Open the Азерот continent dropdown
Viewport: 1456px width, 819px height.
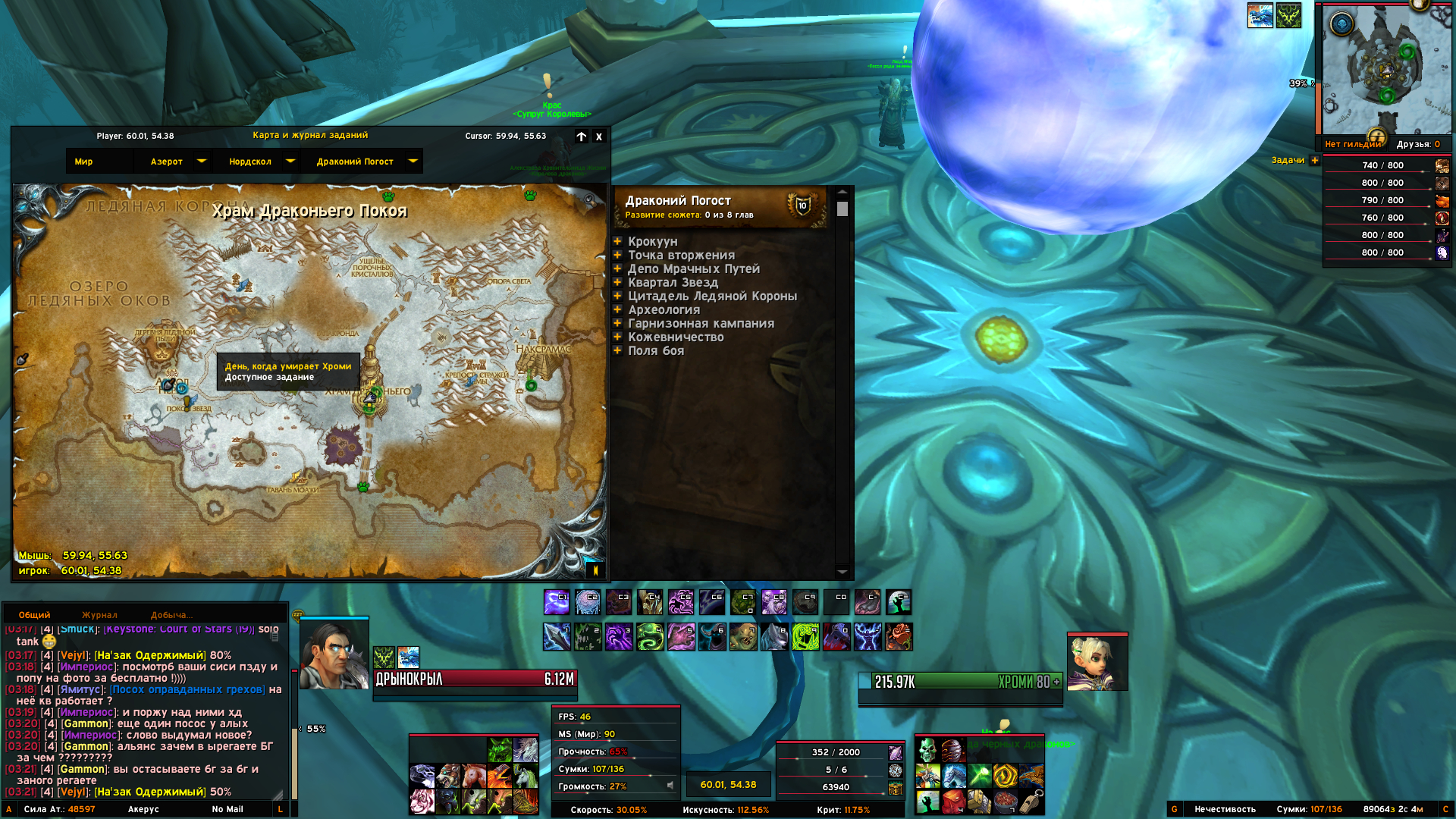[x=202, y=162]
